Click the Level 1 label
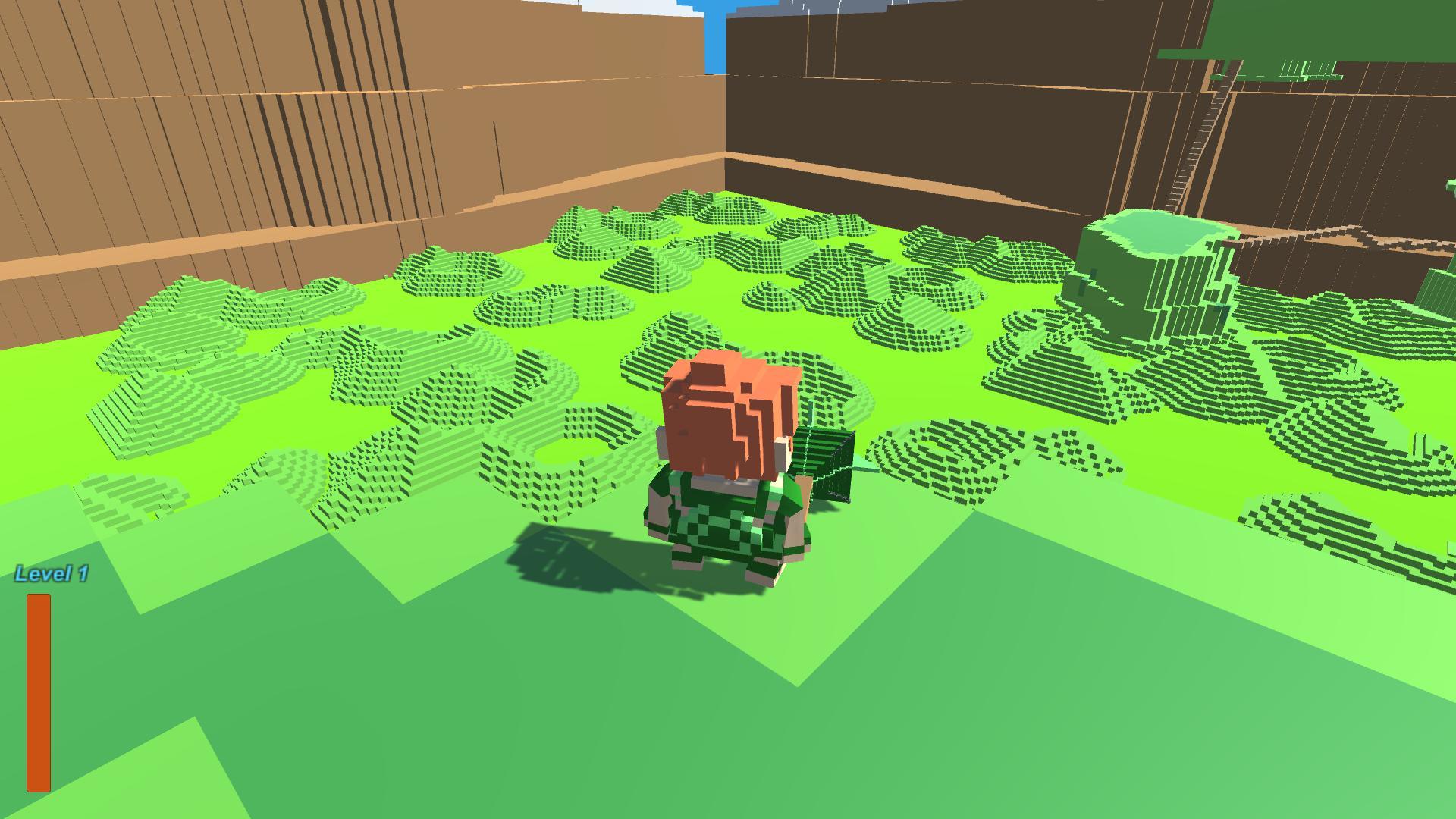The width and height of the screenshot is (1456, 819). (x=50, y=574)
